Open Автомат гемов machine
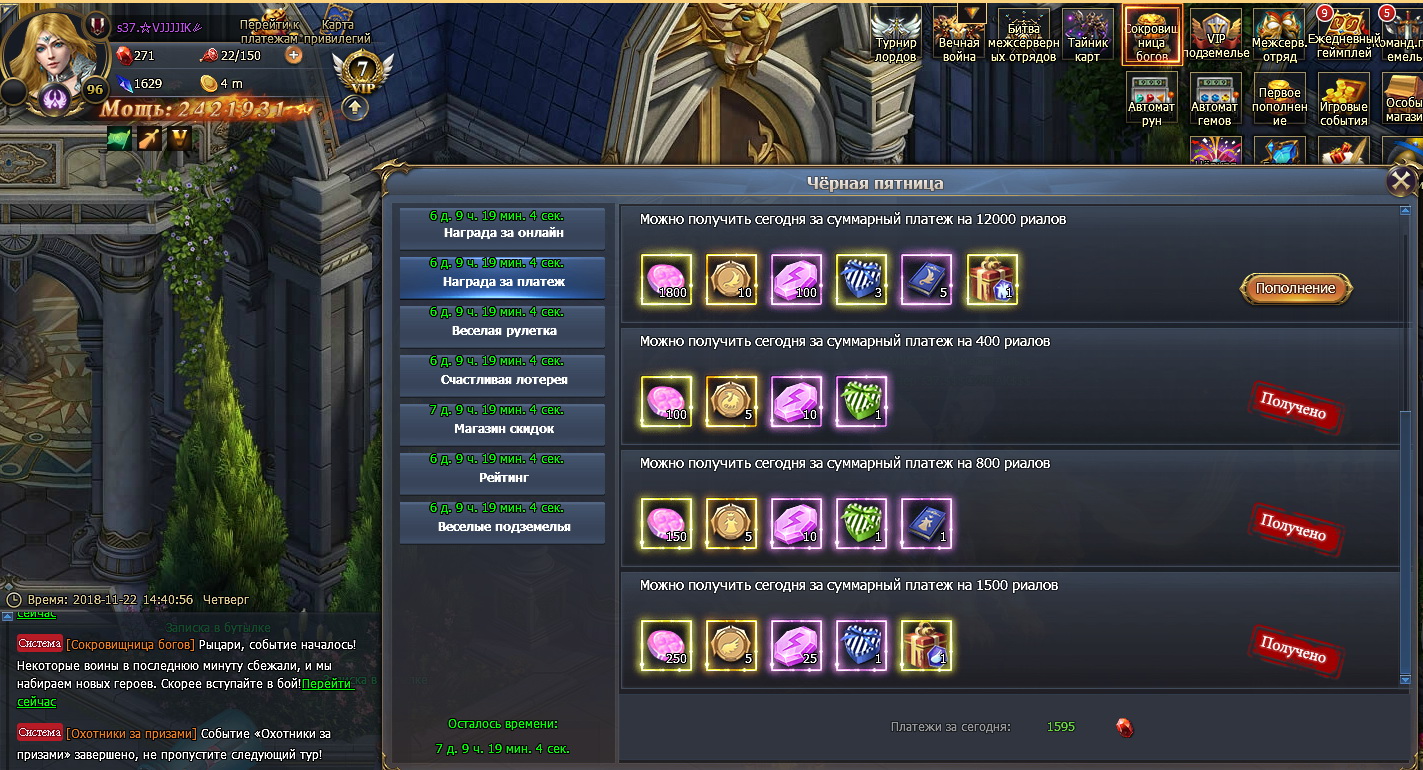 [1215, 97]
